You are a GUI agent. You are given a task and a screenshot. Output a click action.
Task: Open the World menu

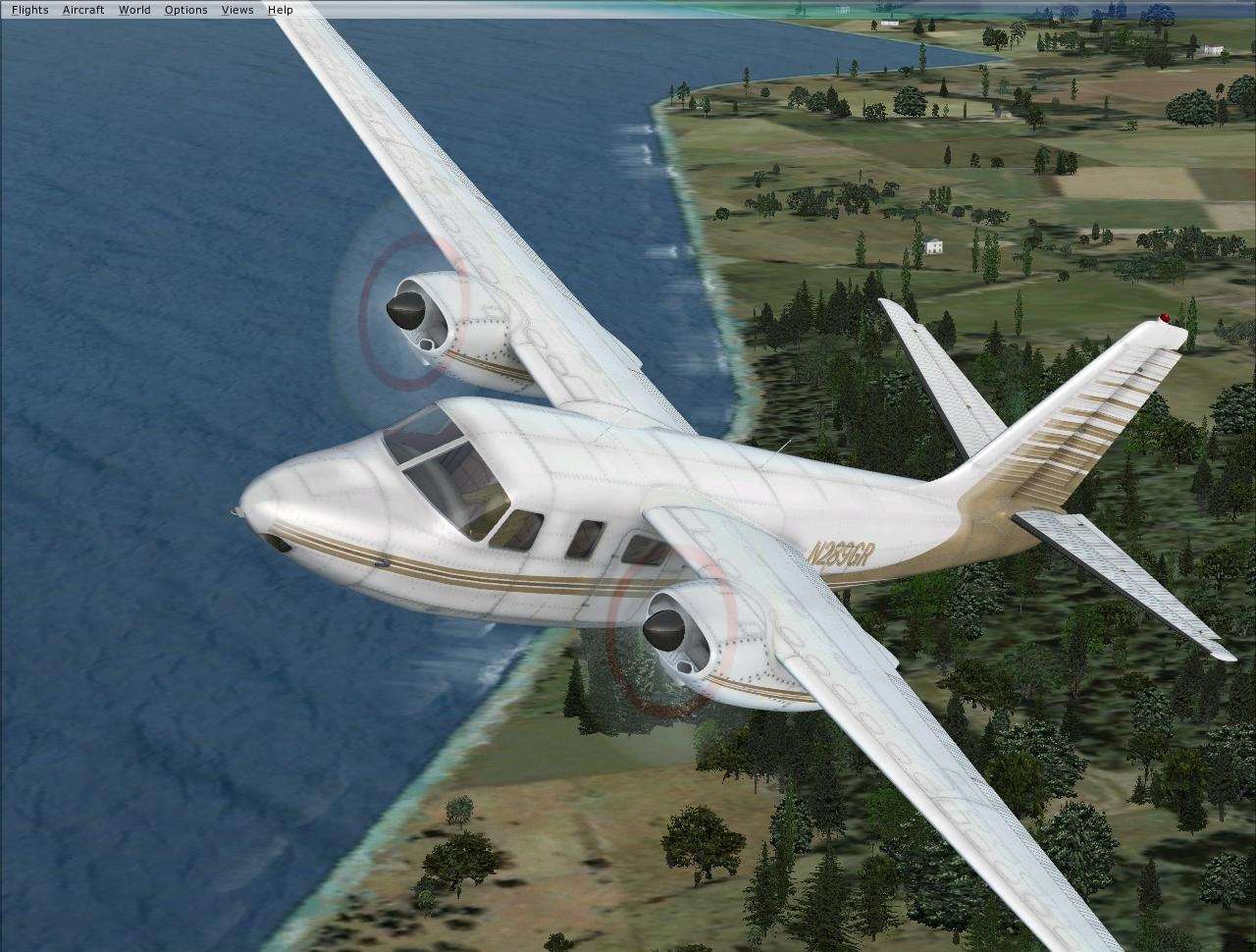134,9
